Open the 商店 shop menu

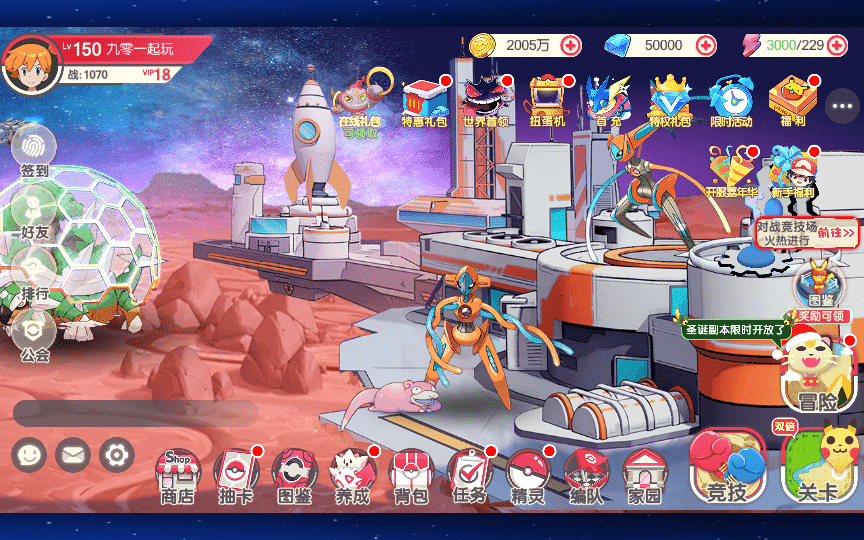tap(177, 474)
